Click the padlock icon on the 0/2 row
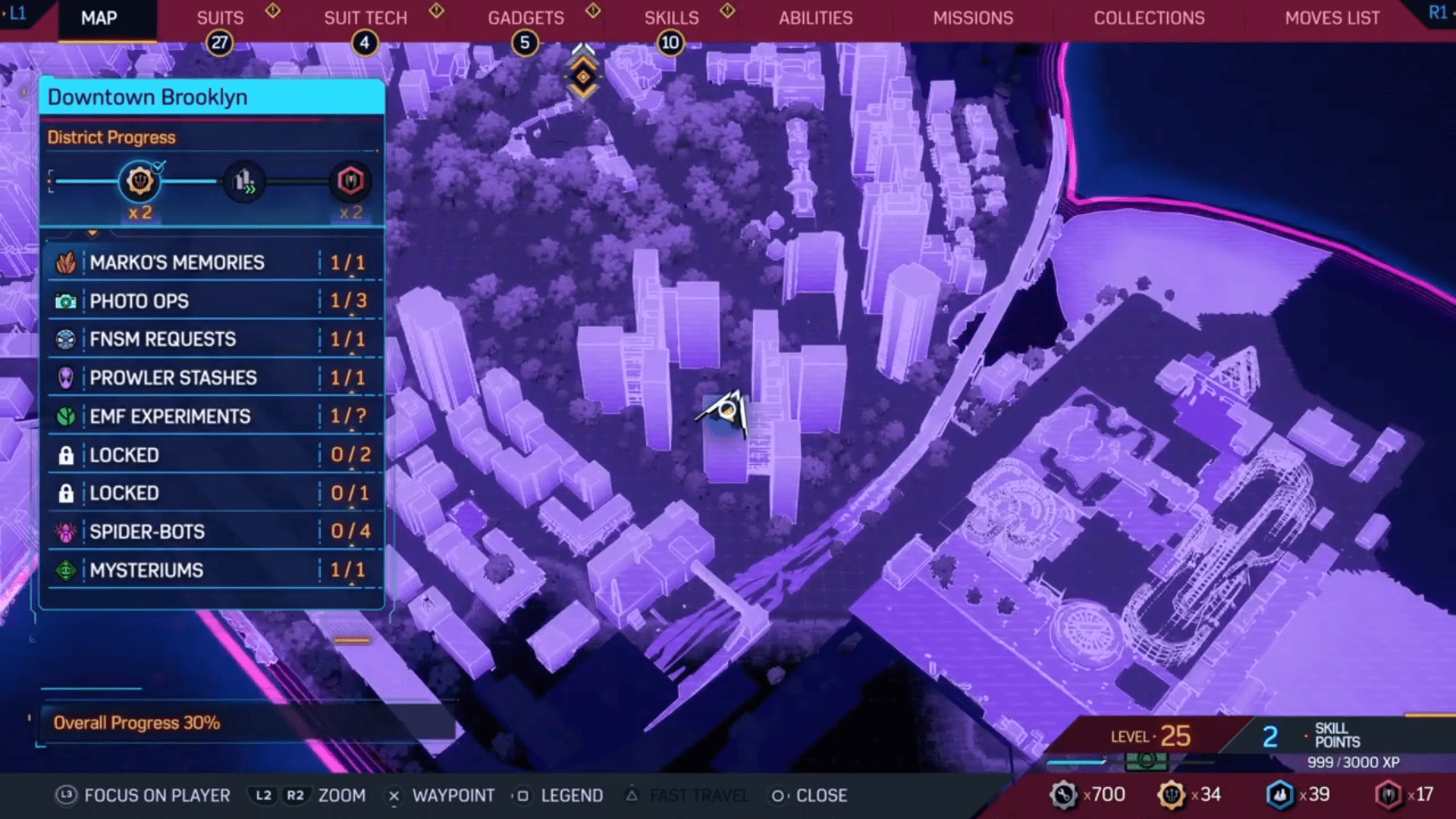1456x819 pixels. (67, 454)
